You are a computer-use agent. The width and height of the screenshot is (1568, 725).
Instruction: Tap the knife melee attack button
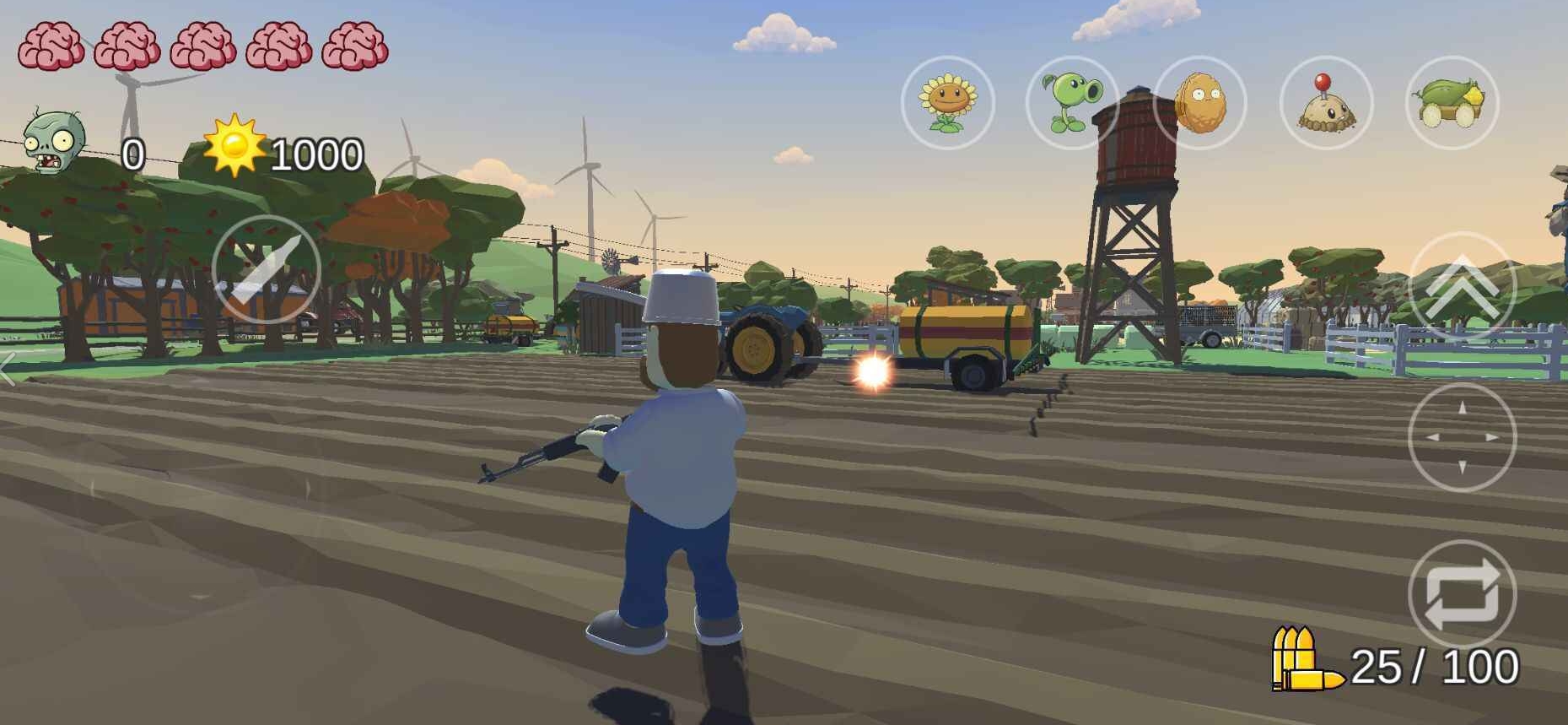pos(266,269)
